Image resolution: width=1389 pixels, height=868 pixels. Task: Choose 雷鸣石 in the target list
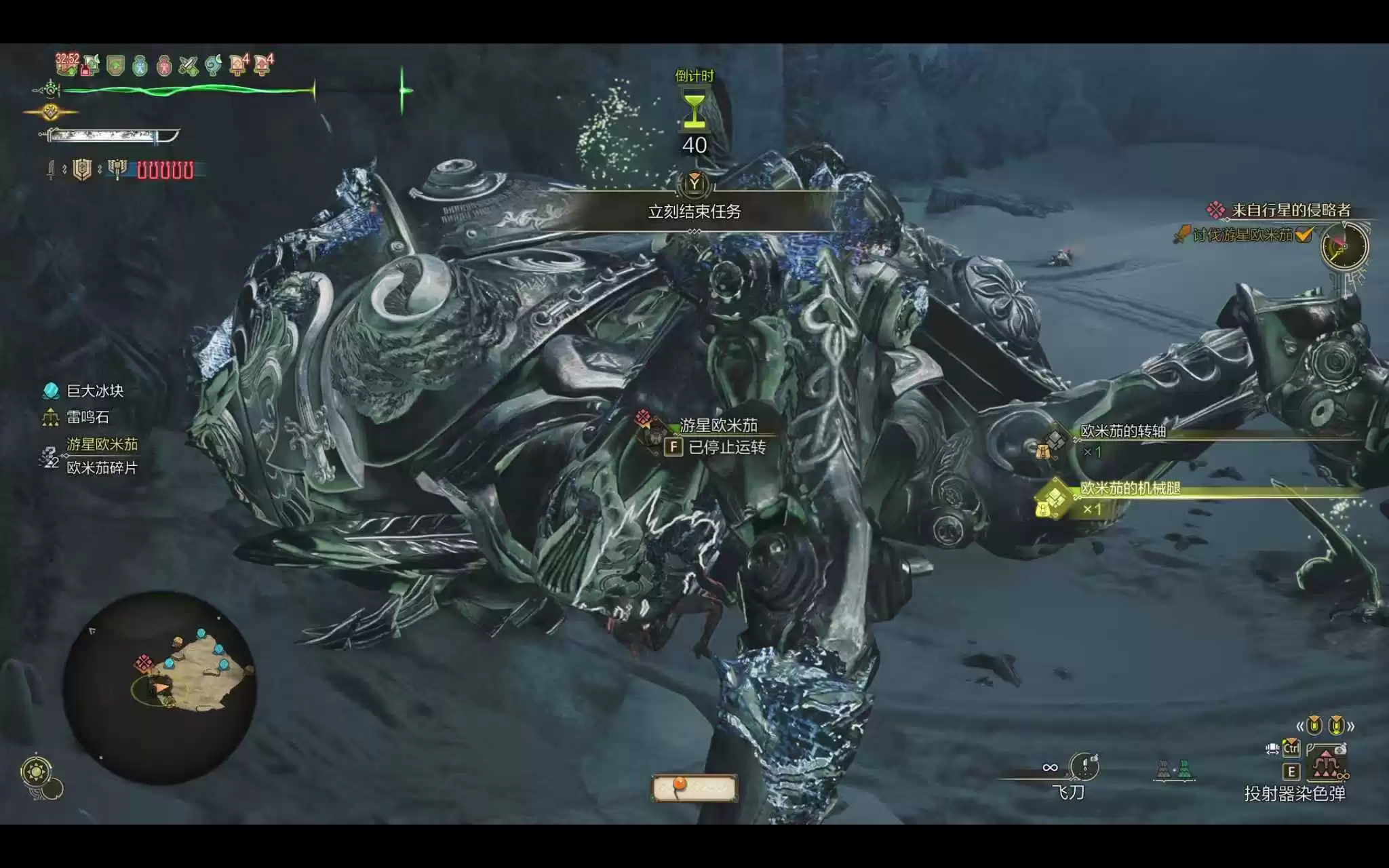(87, 417)
